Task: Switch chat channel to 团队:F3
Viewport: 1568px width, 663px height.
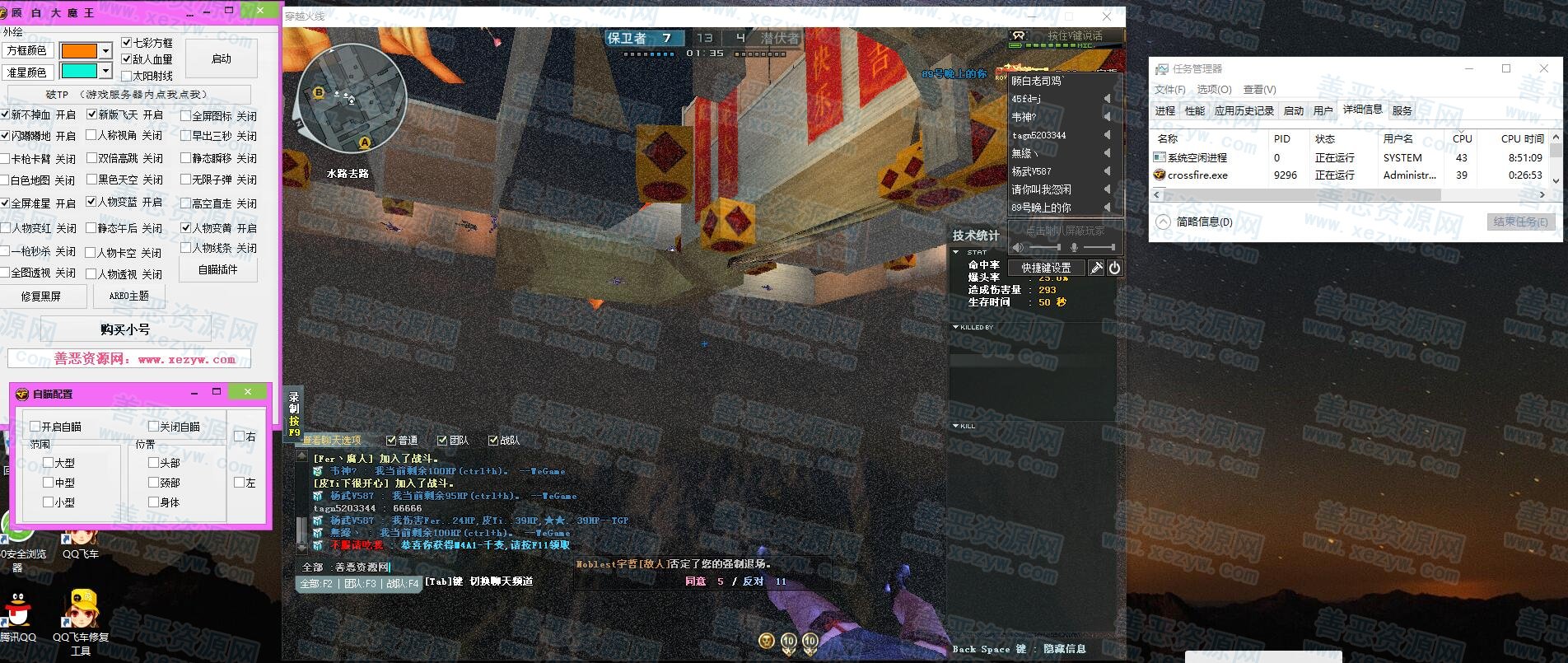Action: 360,583
